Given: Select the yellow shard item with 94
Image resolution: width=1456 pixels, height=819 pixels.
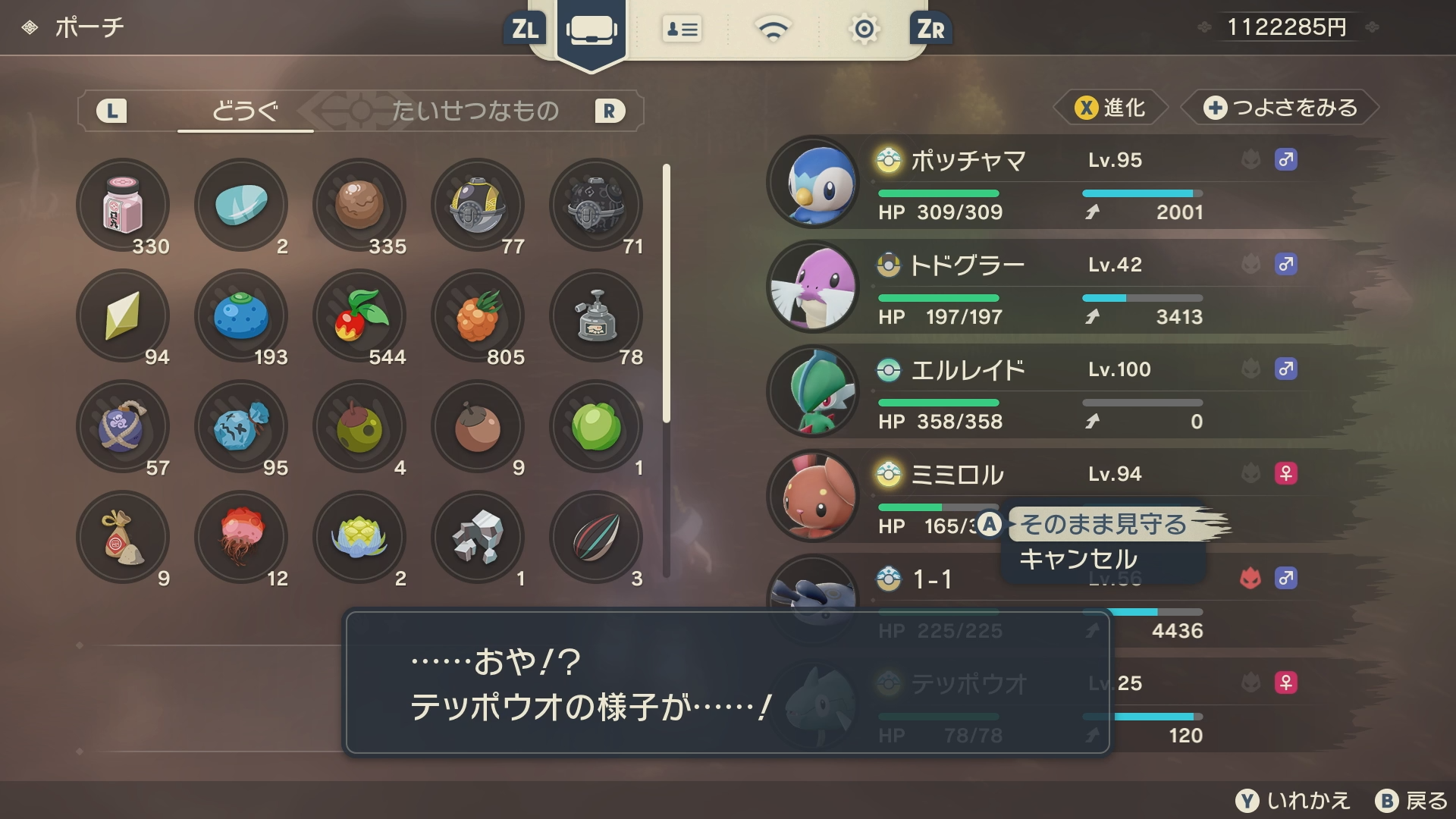Looking at the screenshot, I should point(123,315).
